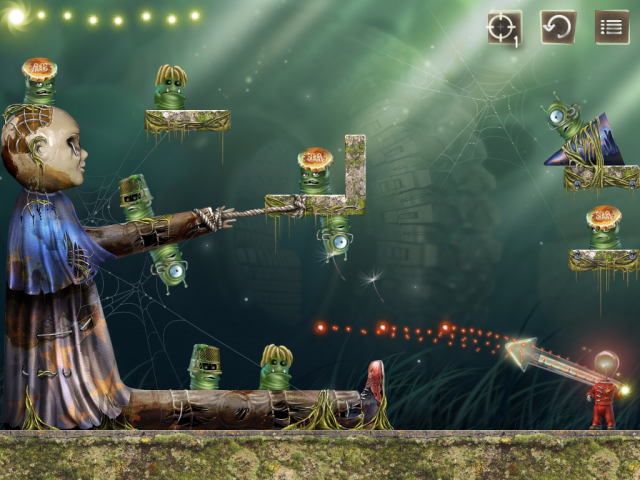Activate the crosshair aim-assist button

tap(504, 27)
